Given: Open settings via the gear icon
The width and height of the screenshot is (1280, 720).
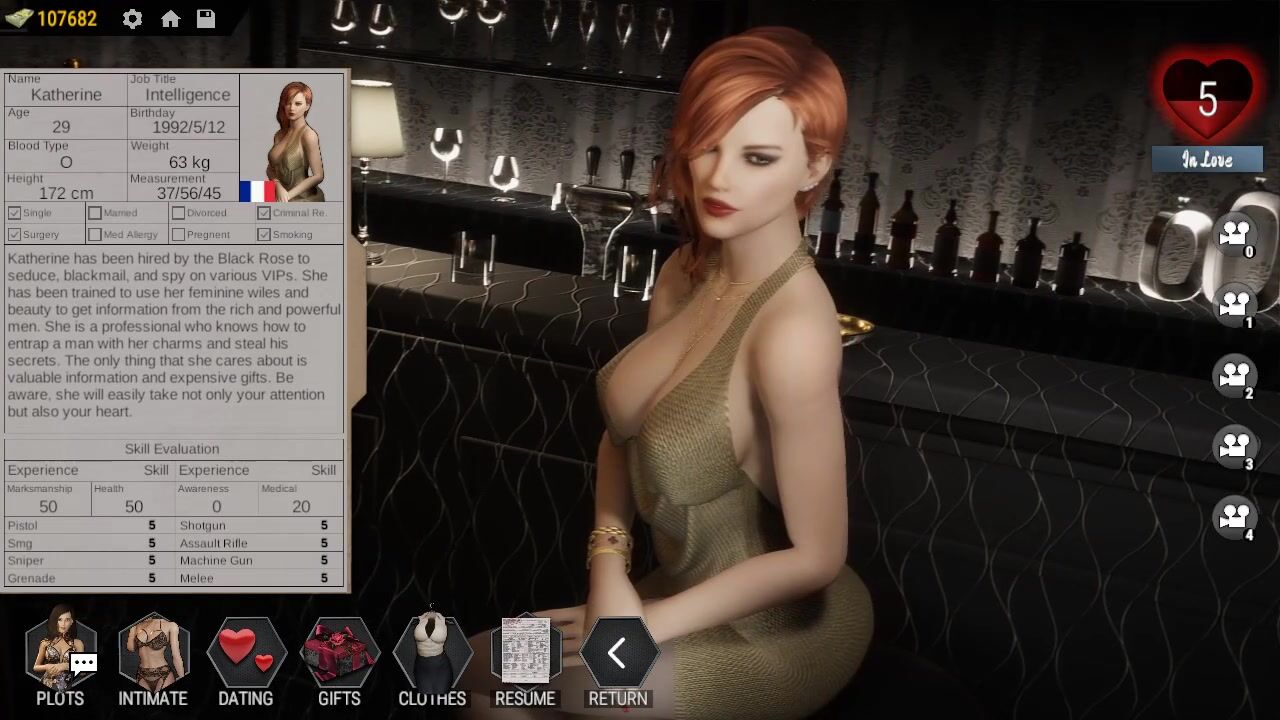Looking at the screenshot, I should coord(132,19).
